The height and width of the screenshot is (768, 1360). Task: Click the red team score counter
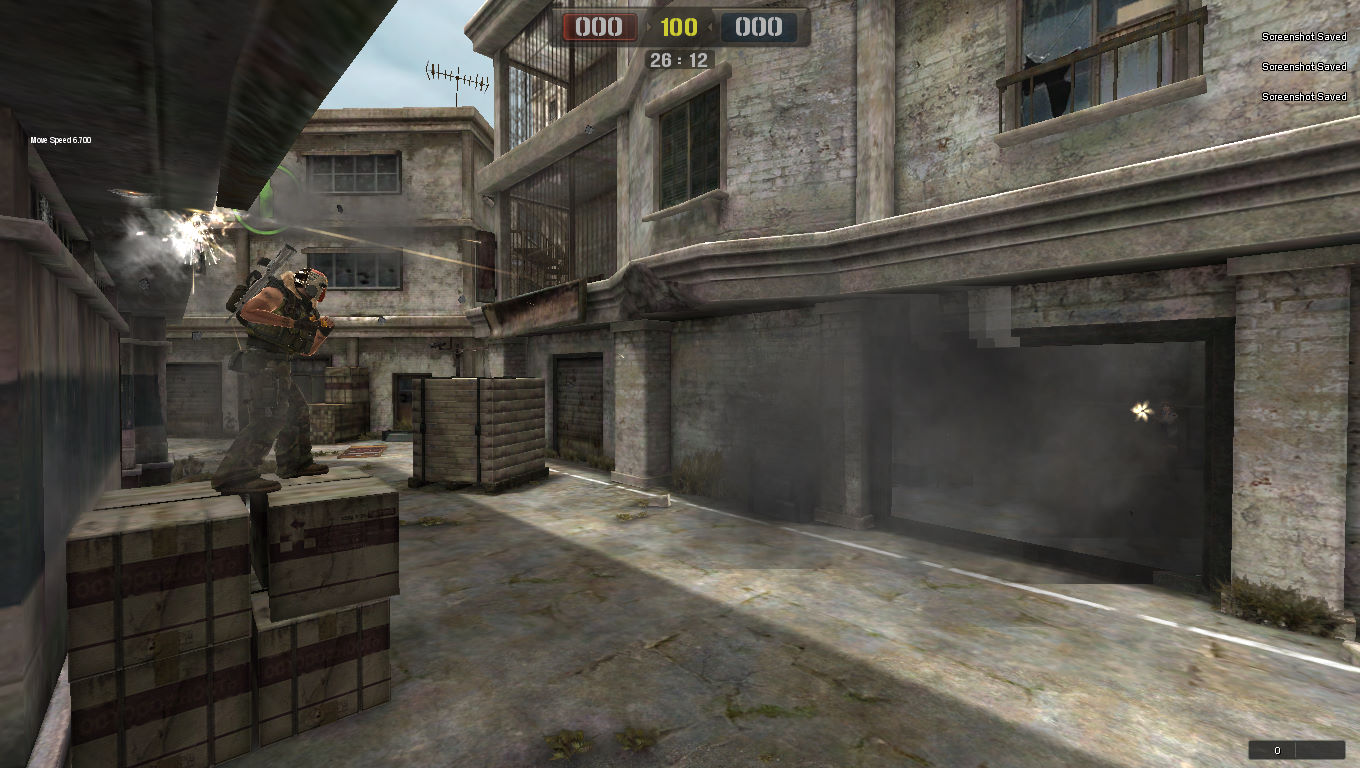pyautogui.click(x=598, y=27)
